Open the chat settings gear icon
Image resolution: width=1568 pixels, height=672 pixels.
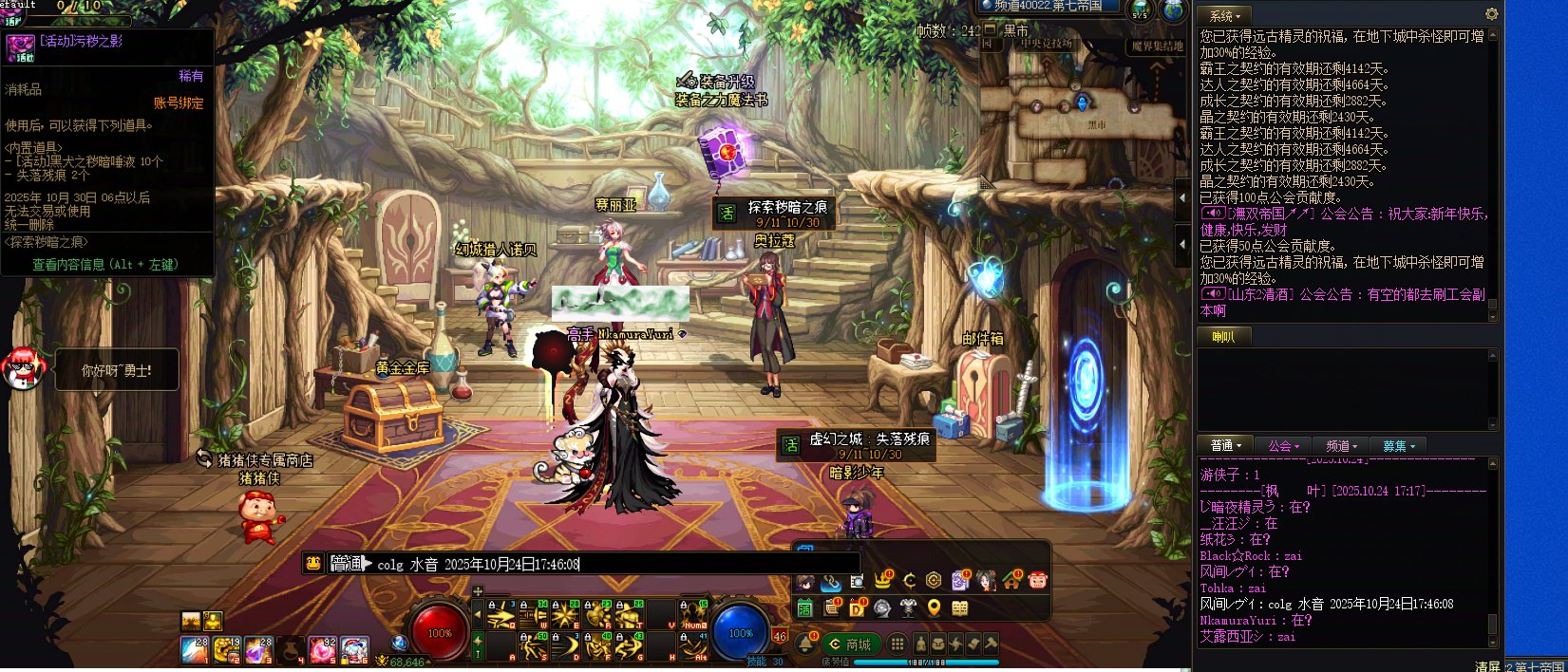point(1491,14)
